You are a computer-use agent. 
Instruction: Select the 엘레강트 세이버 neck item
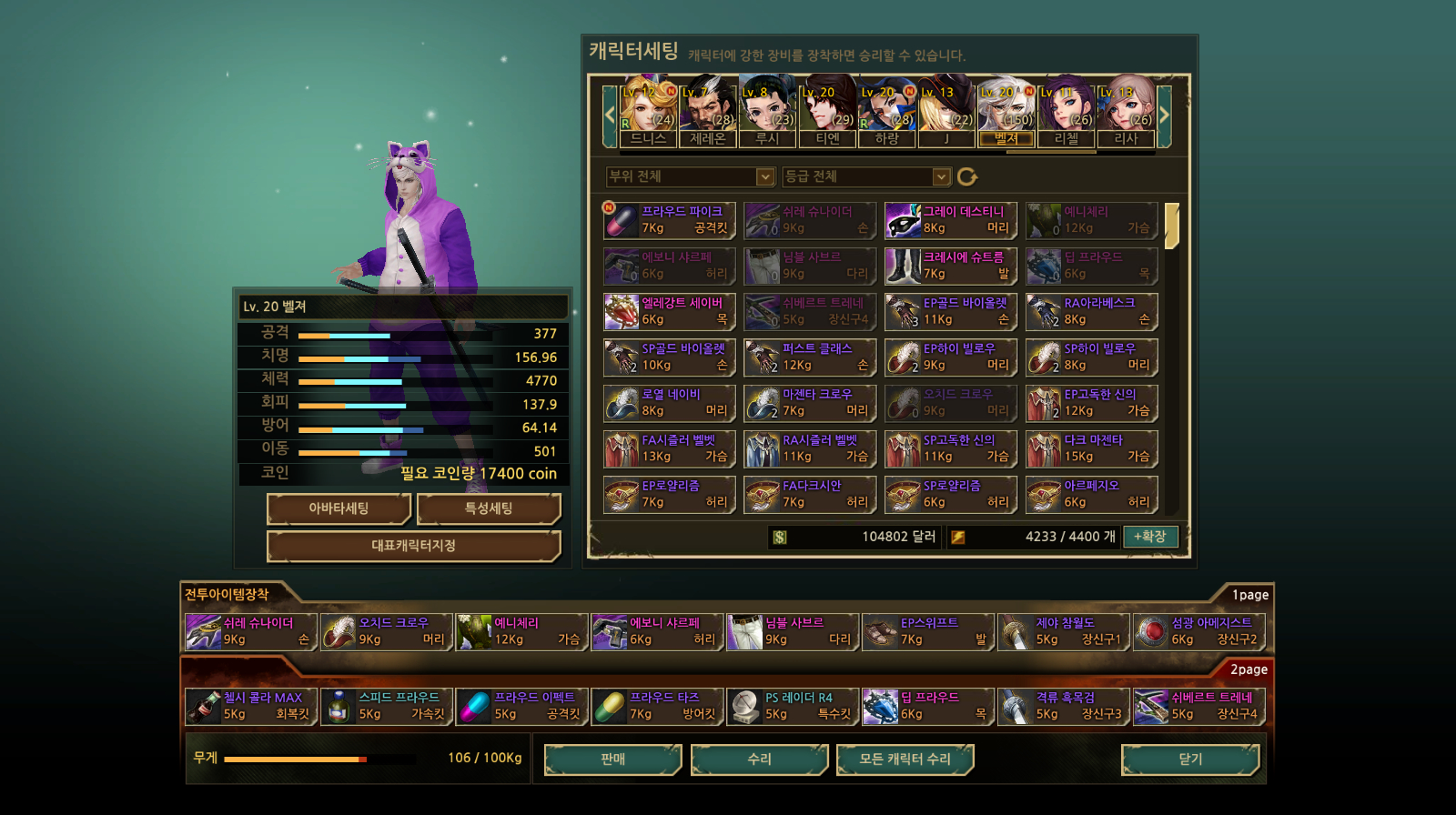(x=669, y=311)
